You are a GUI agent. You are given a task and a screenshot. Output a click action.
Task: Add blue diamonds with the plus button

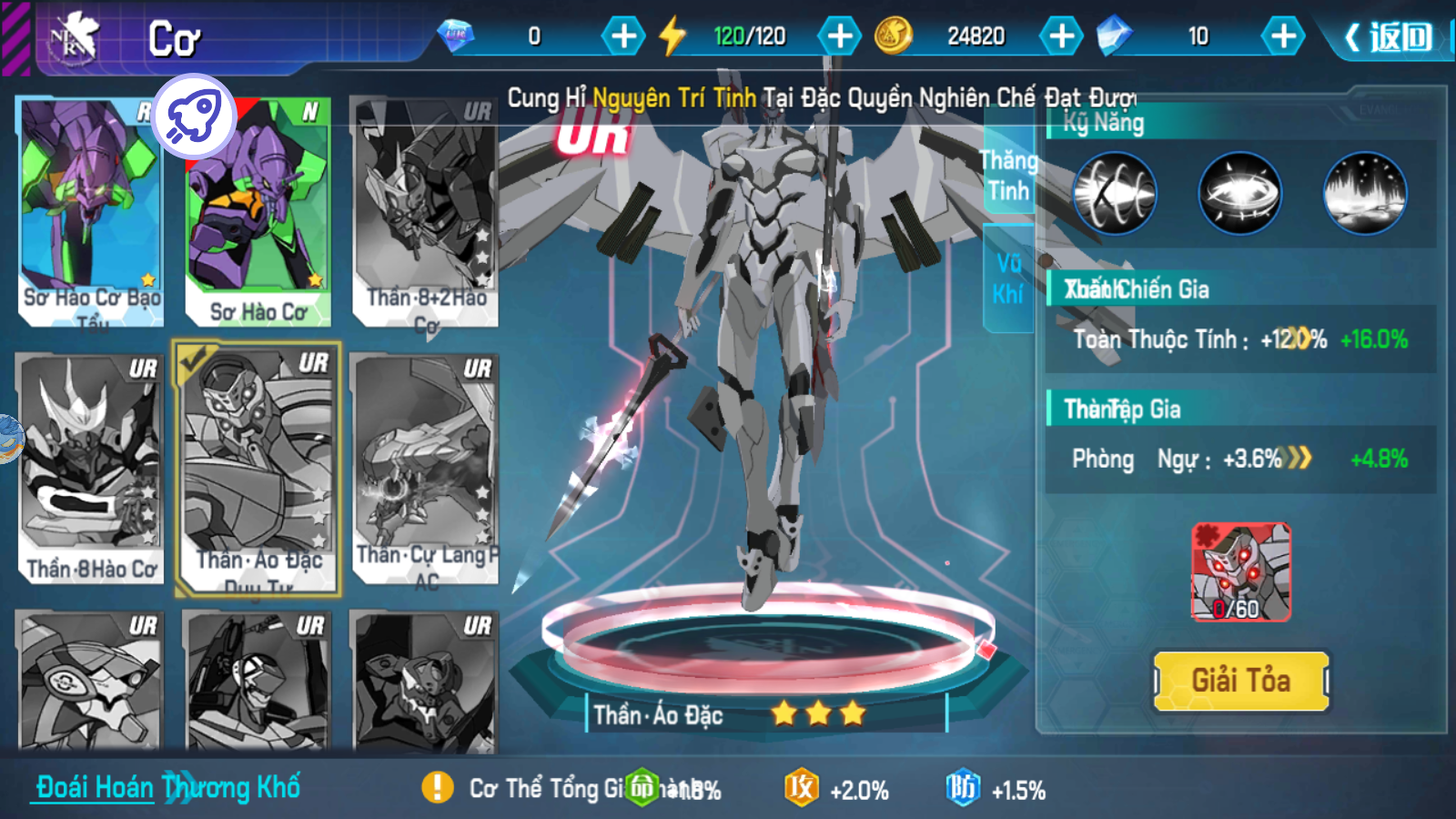[1283, 36]
